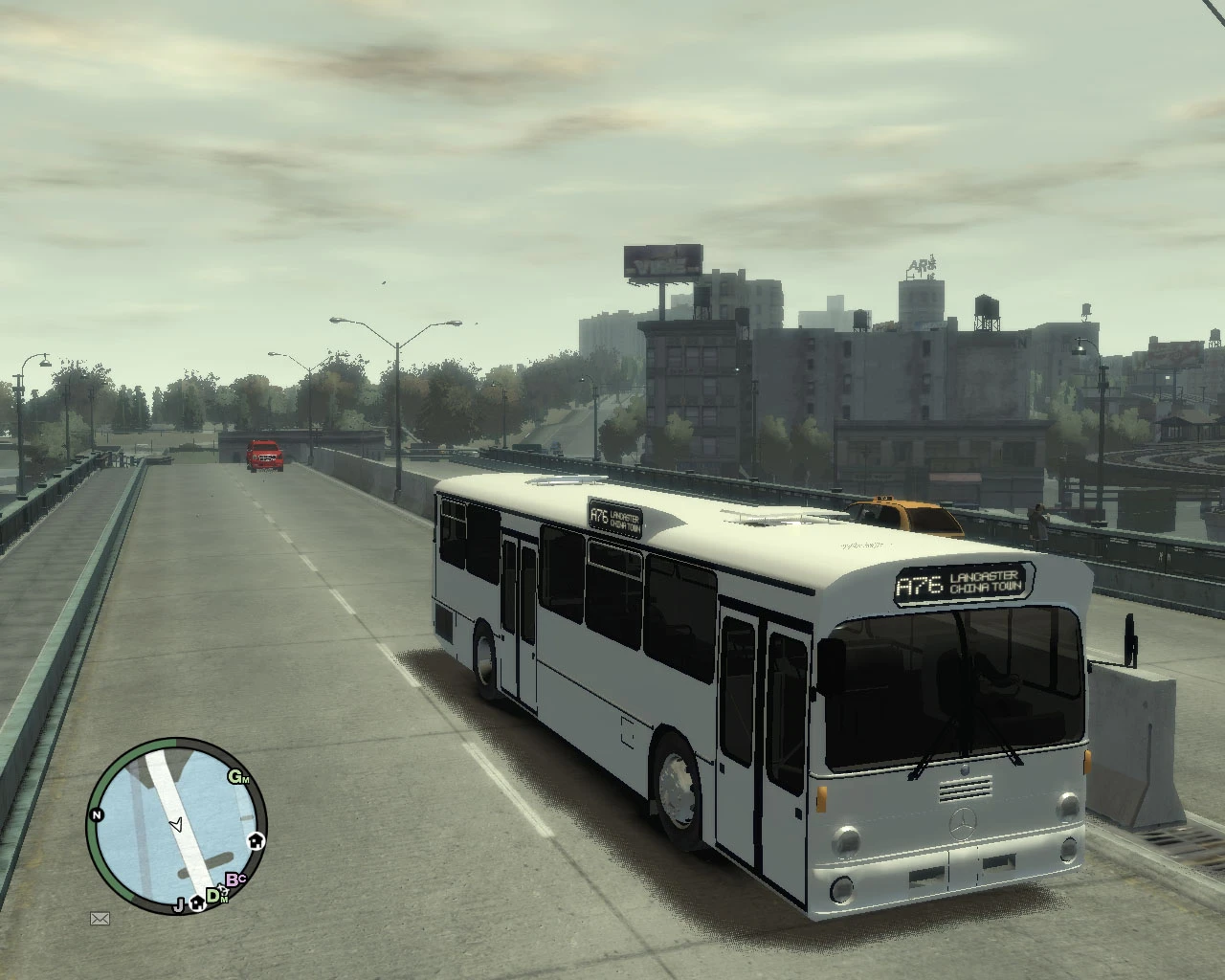Open the envelope message icon below the radar

click(x=100, y=918)
